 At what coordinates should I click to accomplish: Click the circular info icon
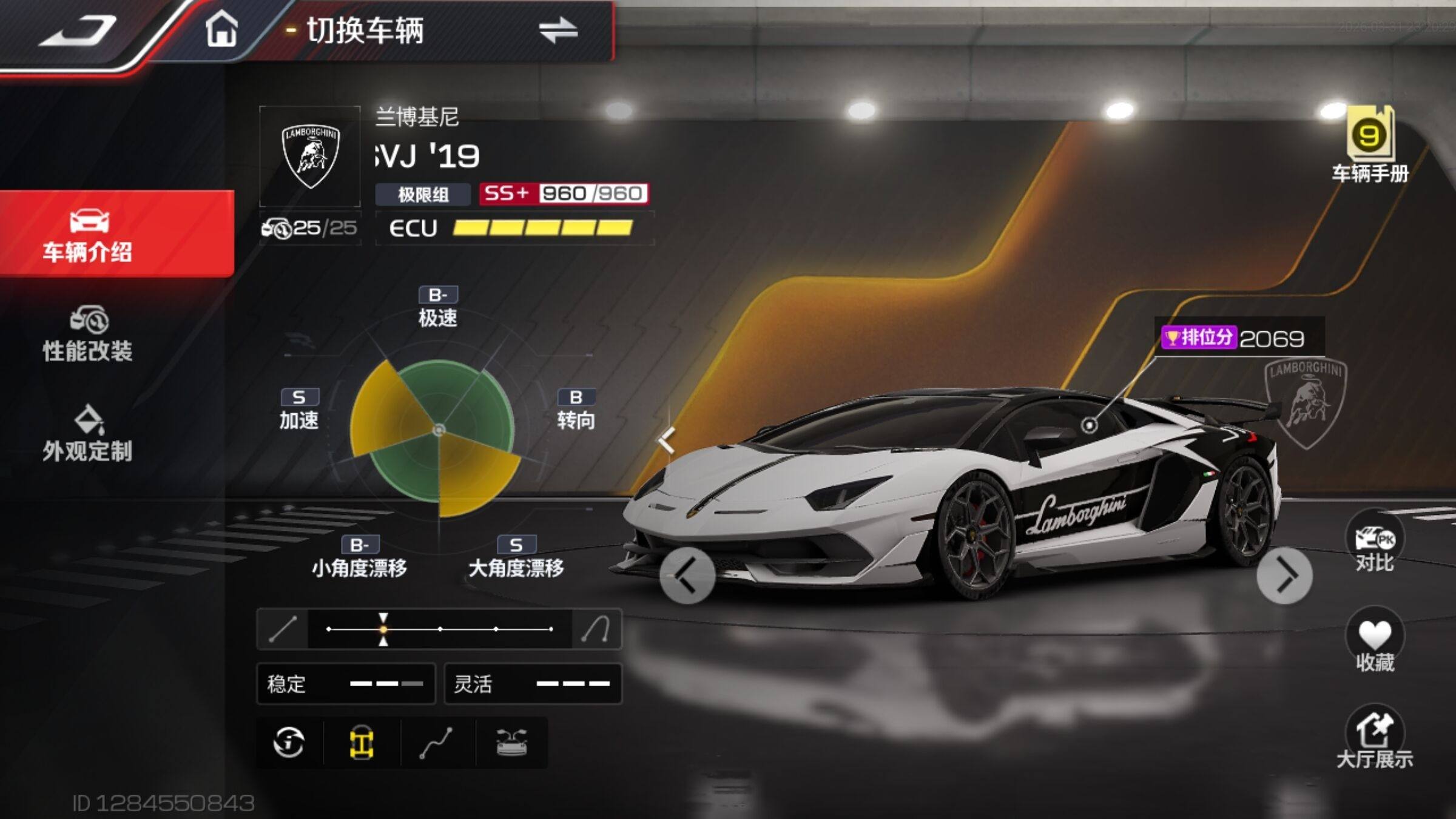tap(289, 742)
